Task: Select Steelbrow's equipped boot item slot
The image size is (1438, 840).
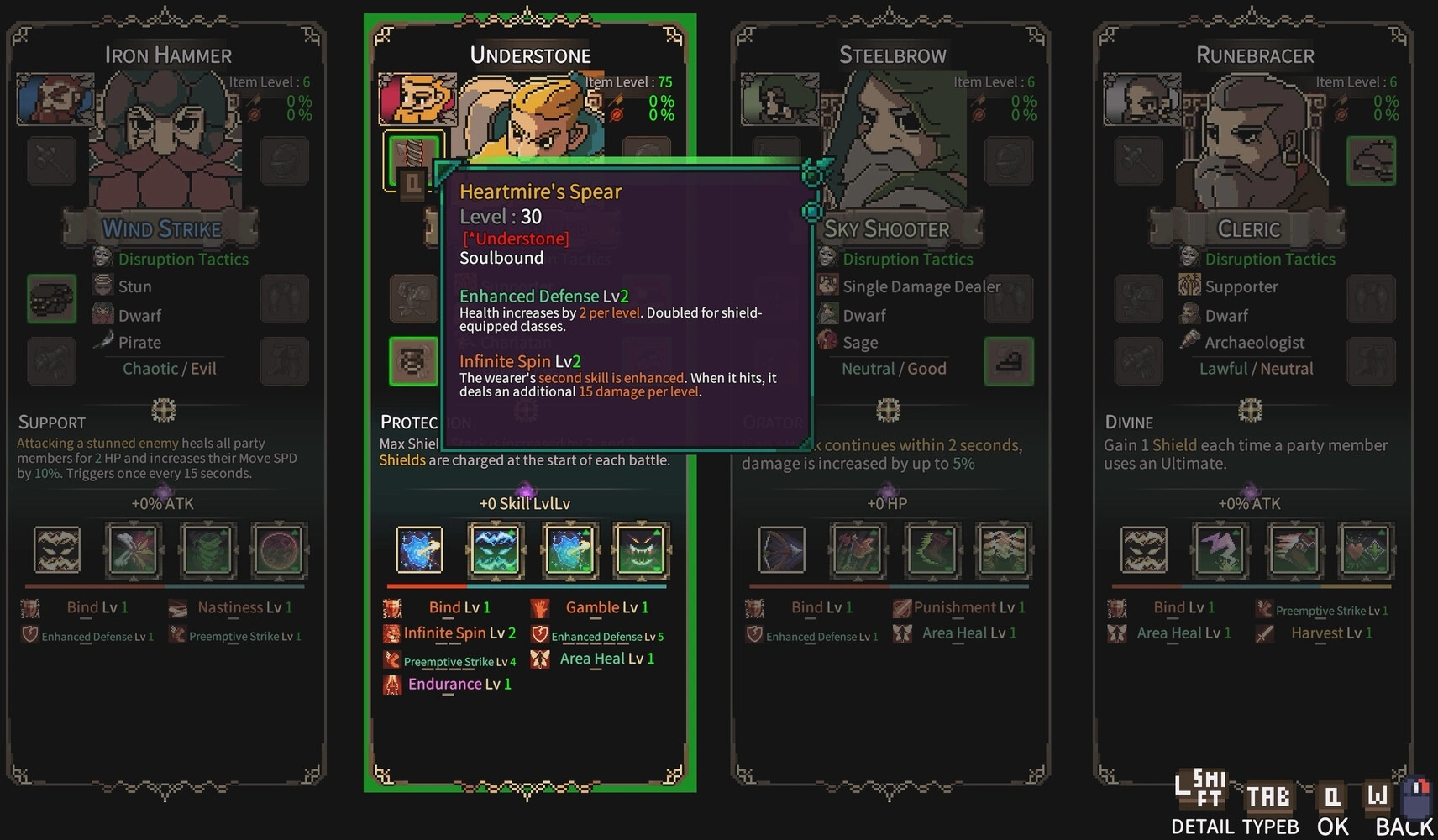Action: [1009, 361]
